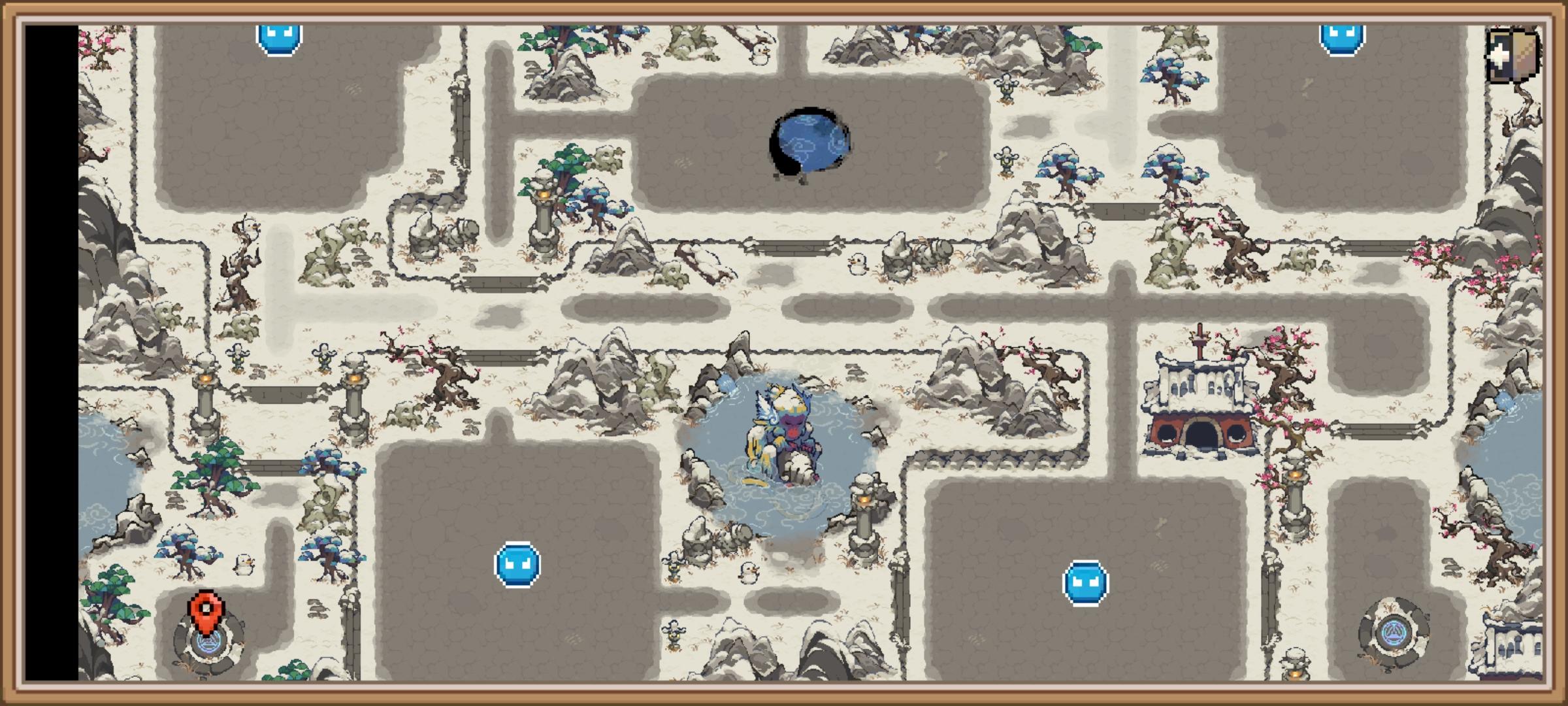The image size is (1568, 706).
Task: Select the blue slime at bottom-center of map
Action: tap(517, 562)
